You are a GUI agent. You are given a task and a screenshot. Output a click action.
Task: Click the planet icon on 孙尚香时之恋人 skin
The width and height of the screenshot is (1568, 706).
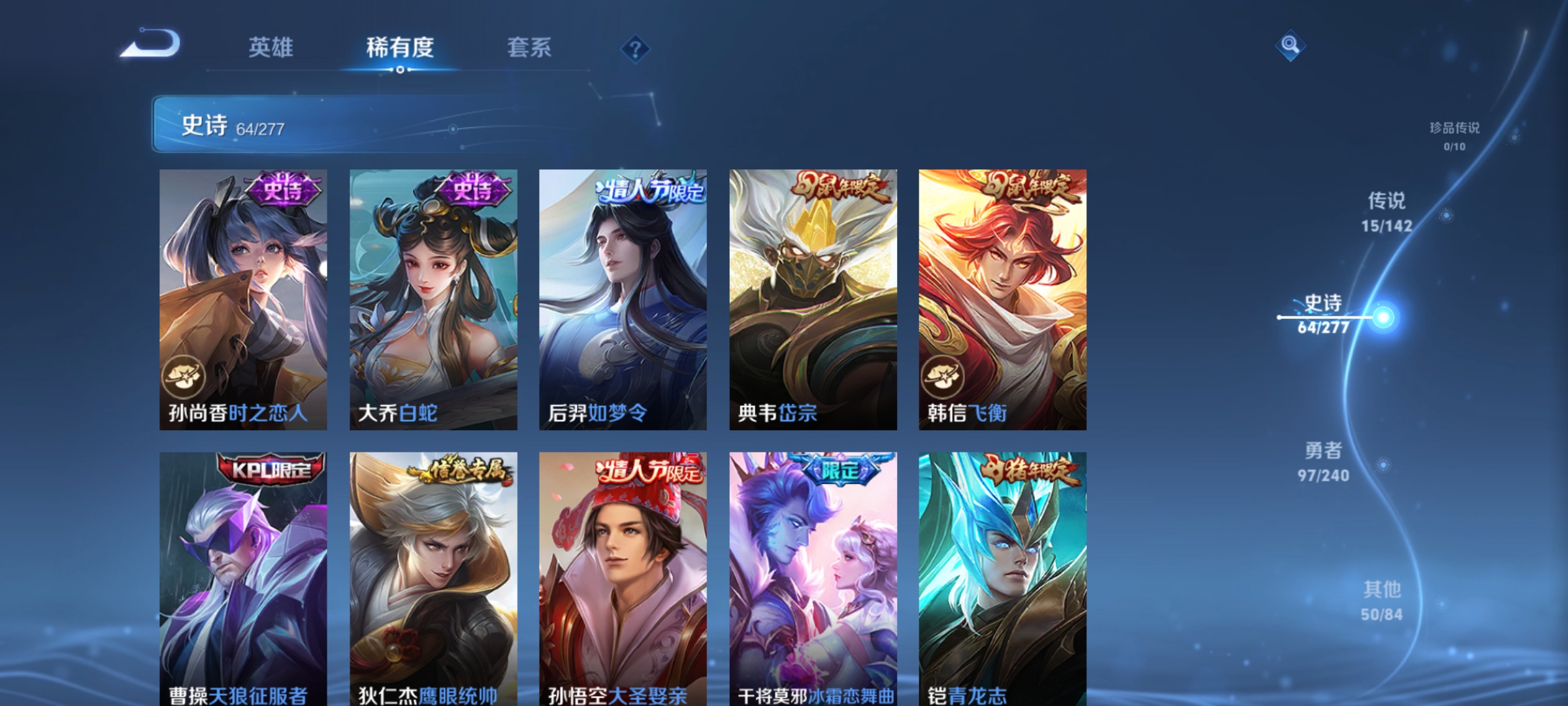(x=184, y=377)
